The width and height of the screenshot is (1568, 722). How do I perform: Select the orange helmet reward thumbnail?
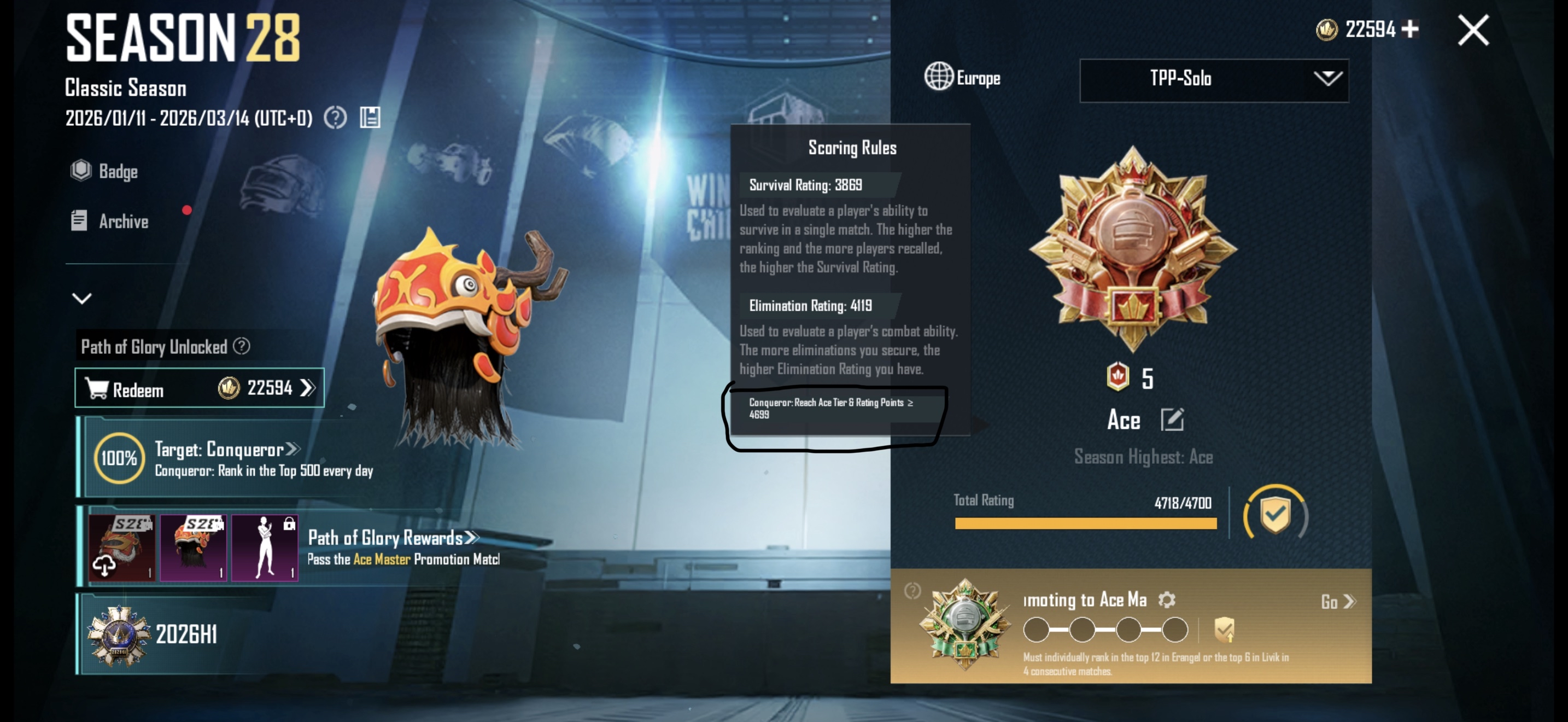[x=193, y=548]
